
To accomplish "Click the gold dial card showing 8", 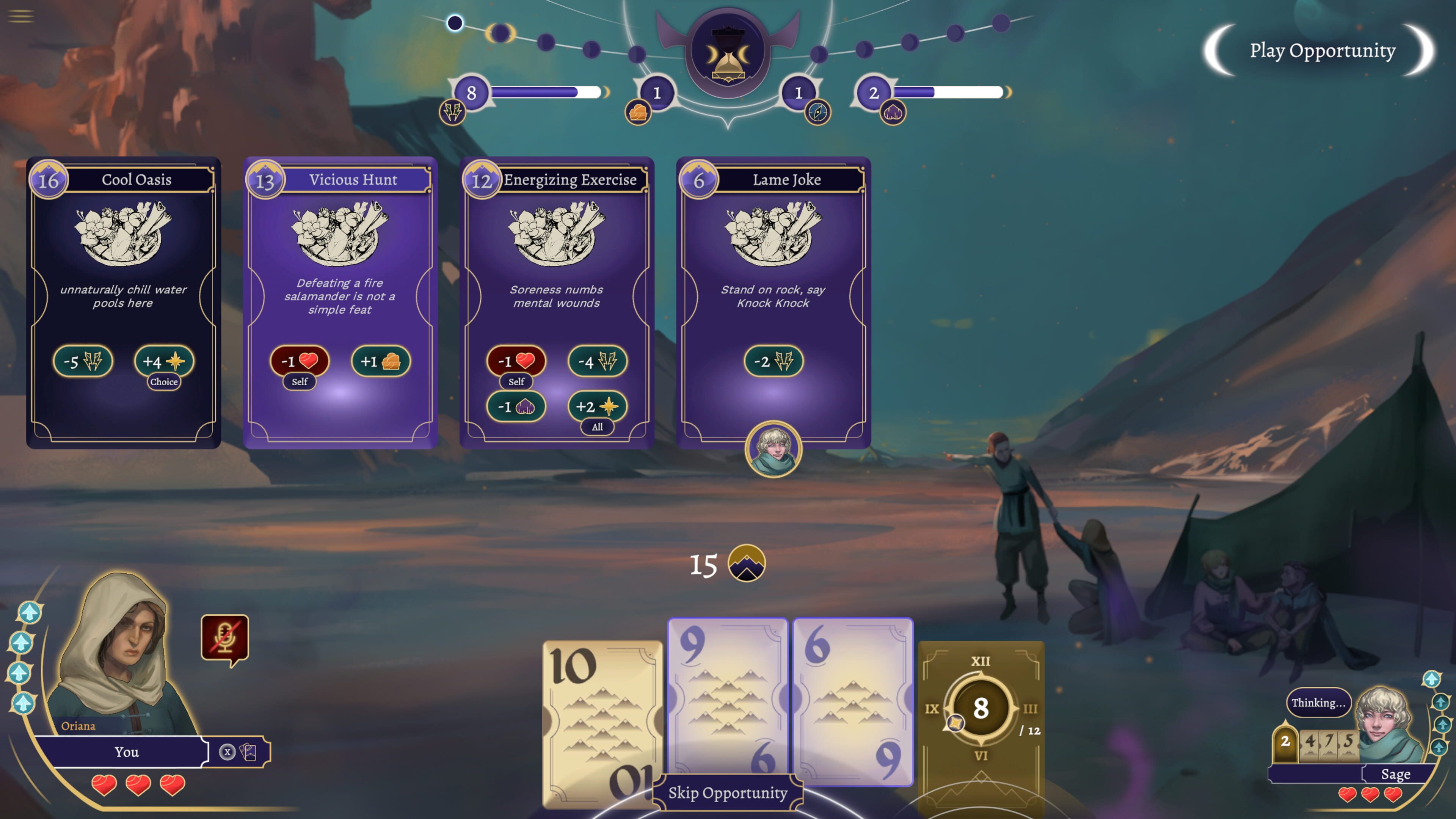I will point(981,708).
